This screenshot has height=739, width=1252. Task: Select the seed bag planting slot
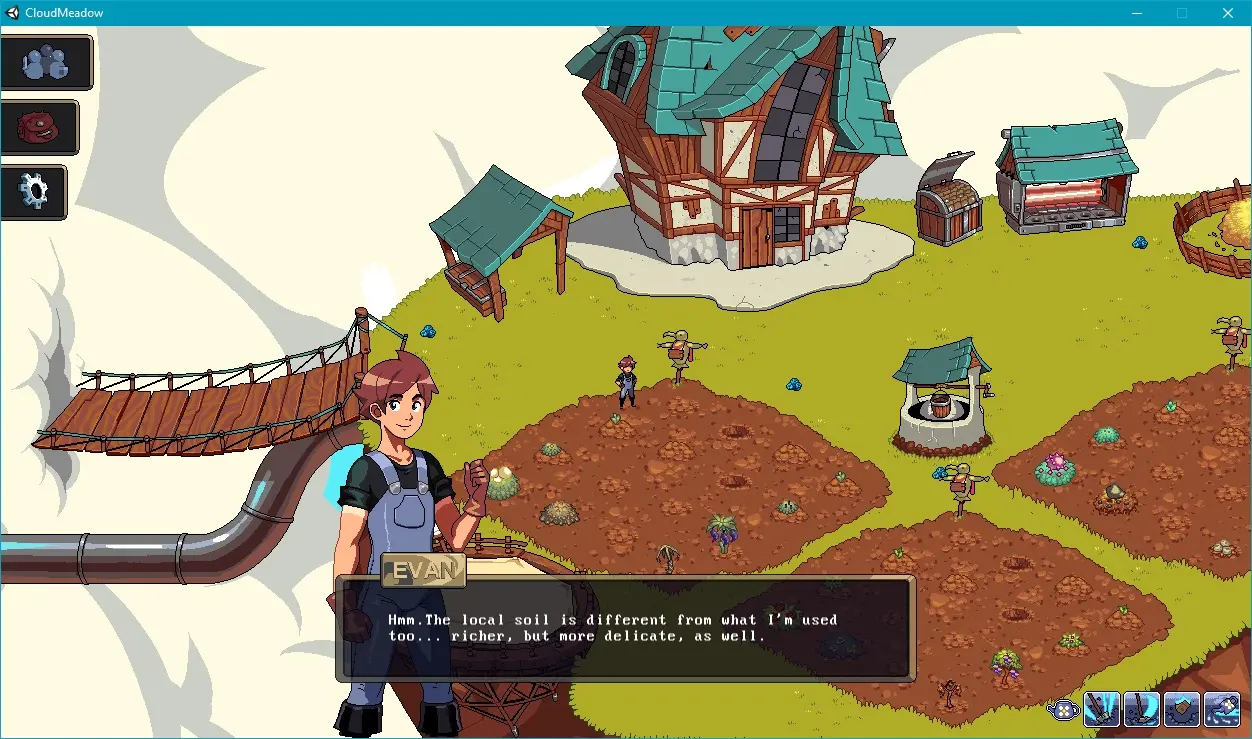coord(1182,708)
